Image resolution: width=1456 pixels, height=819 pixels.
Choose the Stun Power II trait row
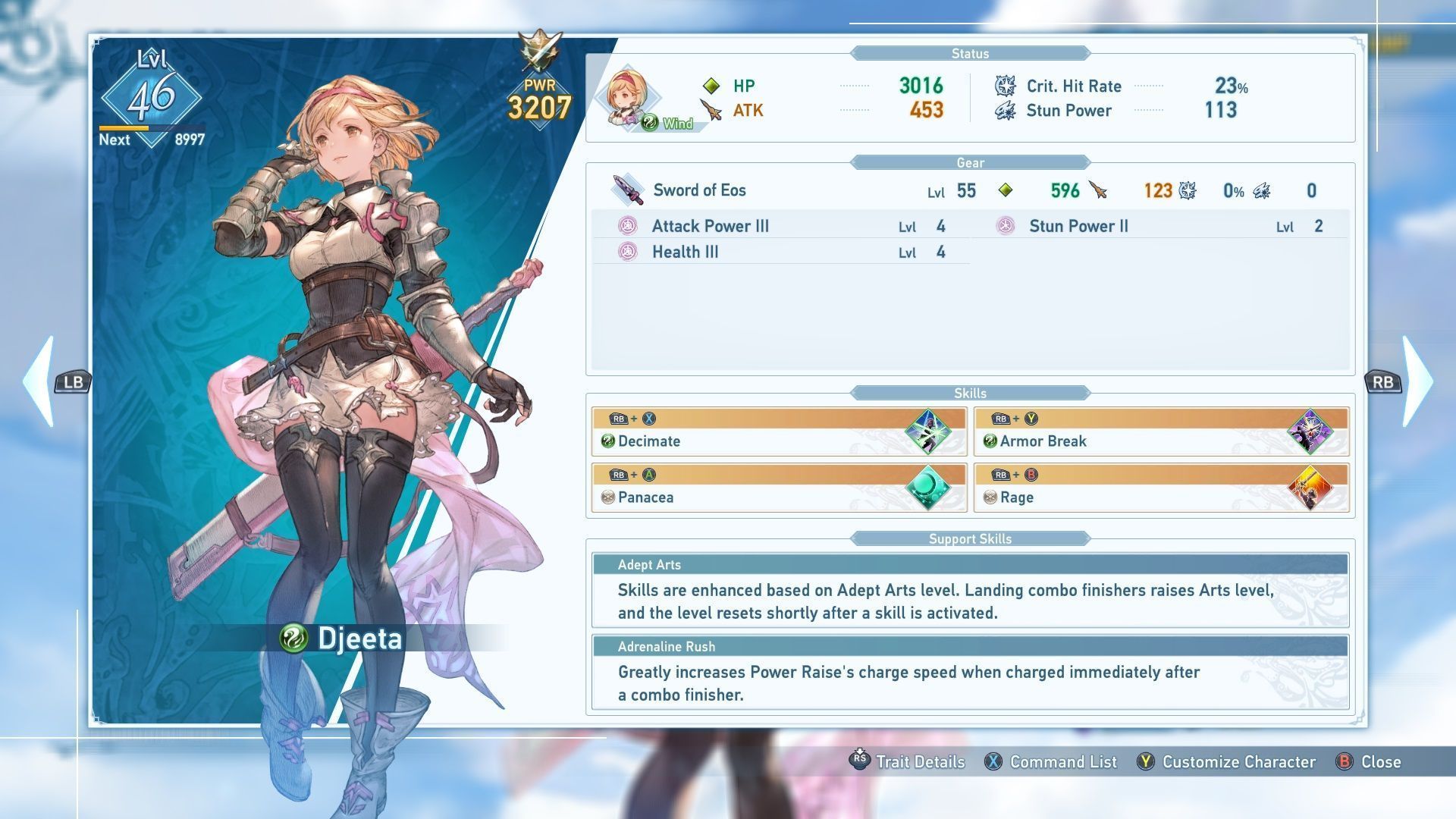coord(1160,226)
